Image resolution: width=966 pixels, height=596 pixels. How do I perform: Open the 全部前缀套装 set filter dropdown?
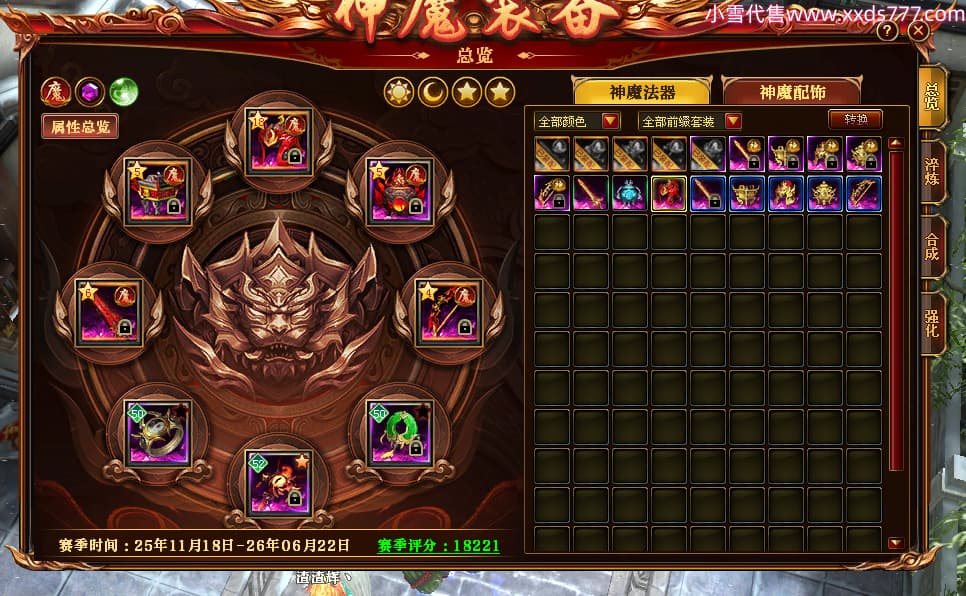point(690,121)
